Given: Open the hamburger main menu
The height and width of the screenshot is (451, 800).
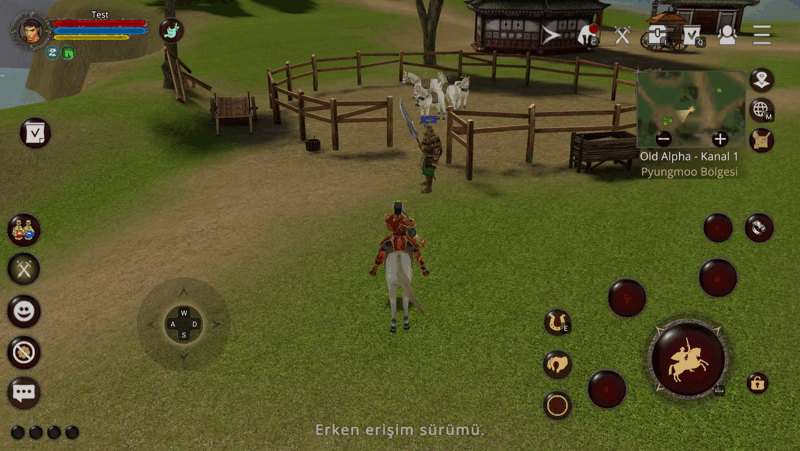Looking at the screenshot, I should (x=762, y=35).
